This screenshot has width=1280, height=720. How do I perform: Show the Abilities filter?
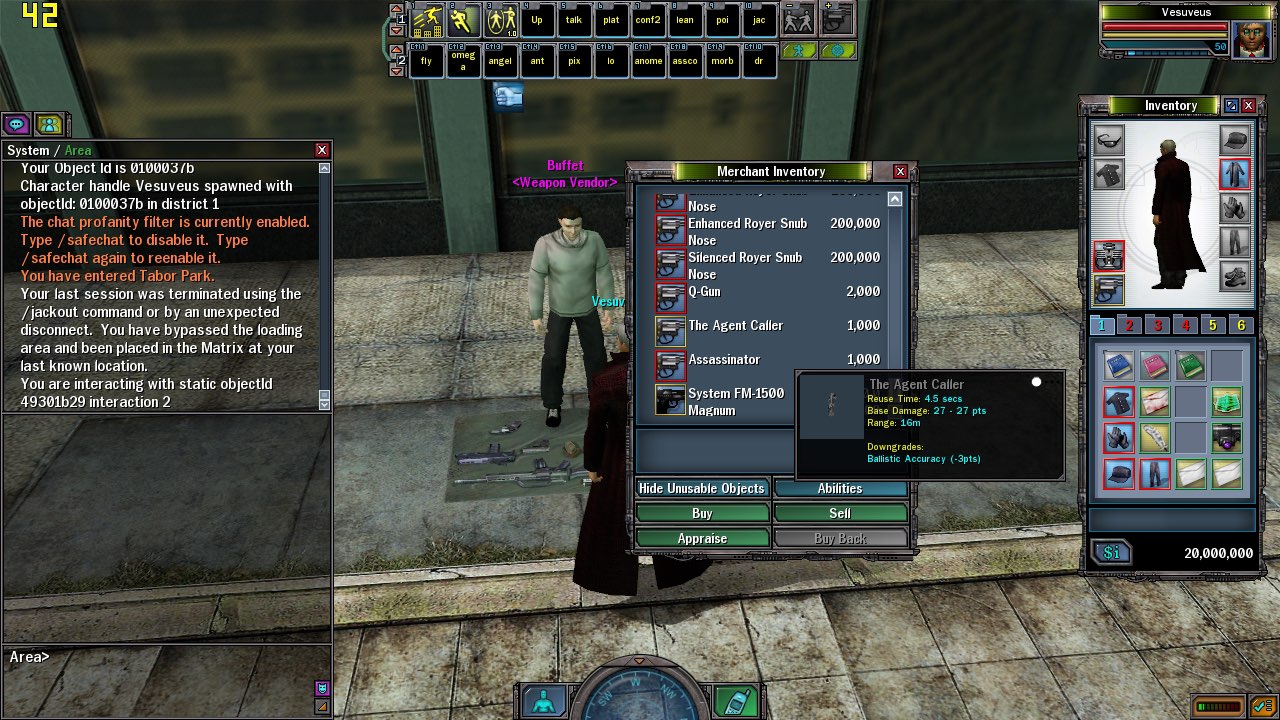coord(840,488)
